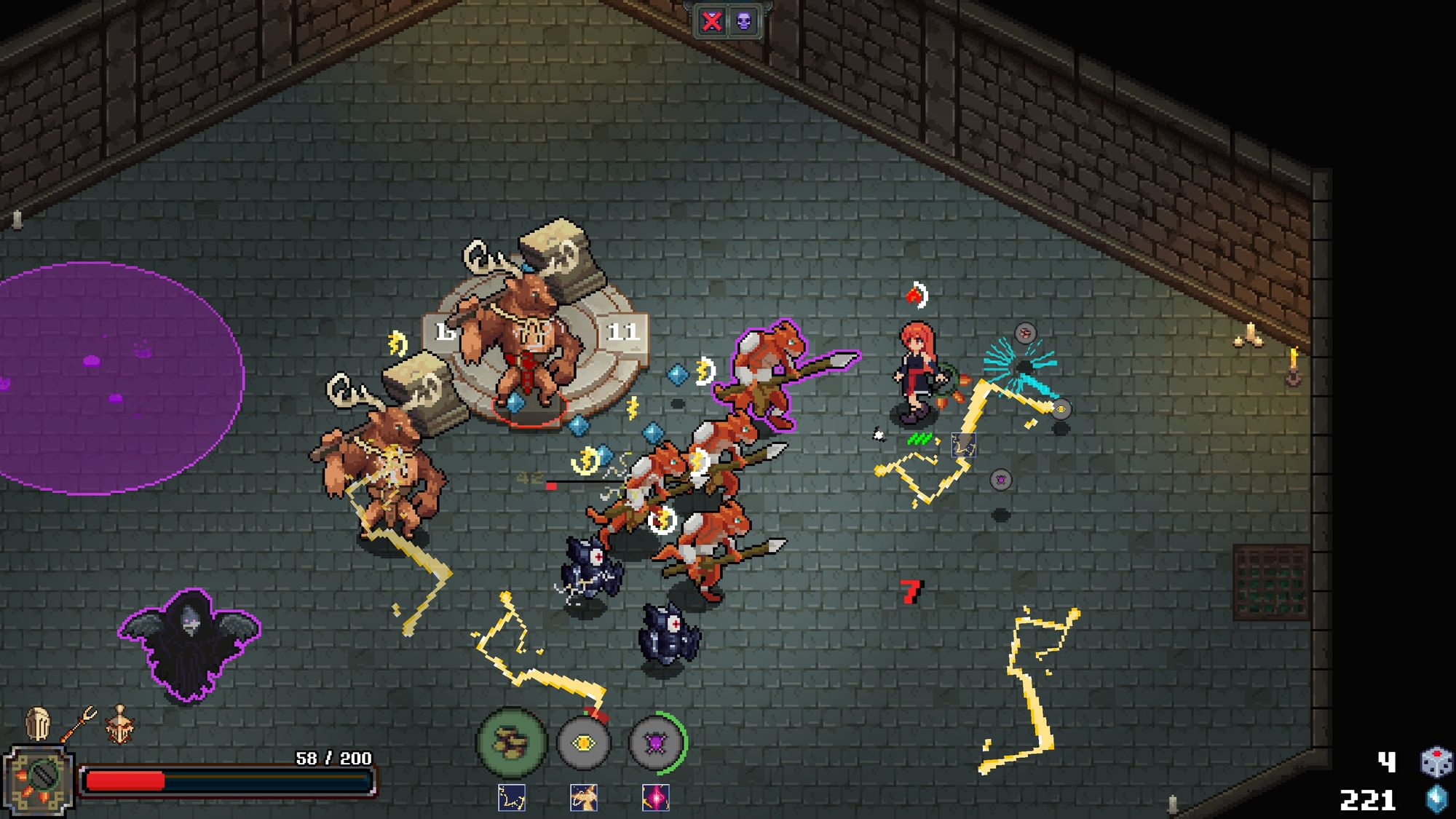This screenshot has height=819, width=1456.
Task: Inspect the knight helmet relic icon
Action: click(38, 724)
